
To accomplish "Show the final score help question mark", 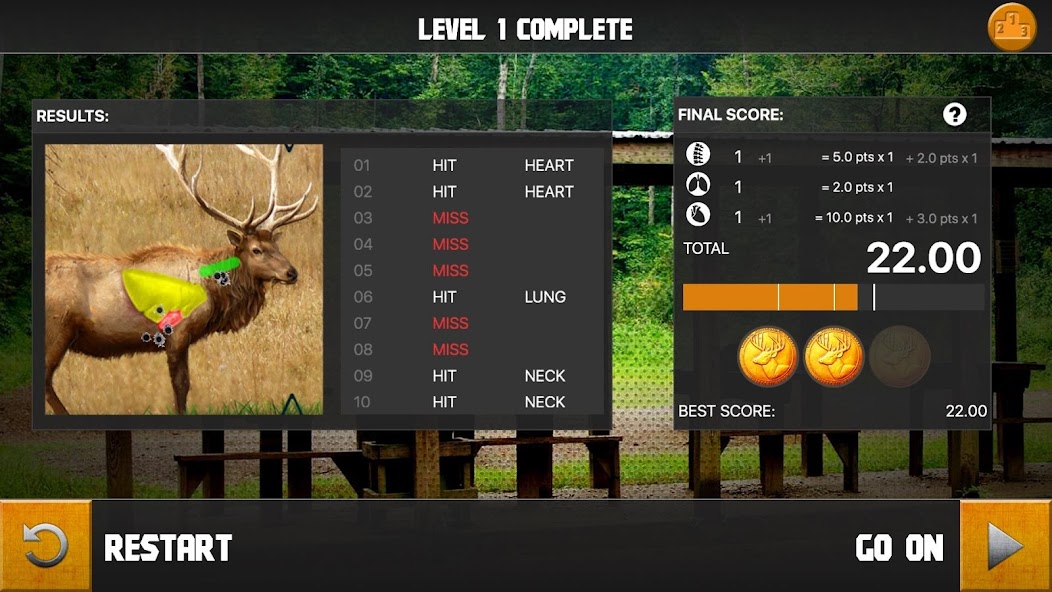I will tap(955, 114).
